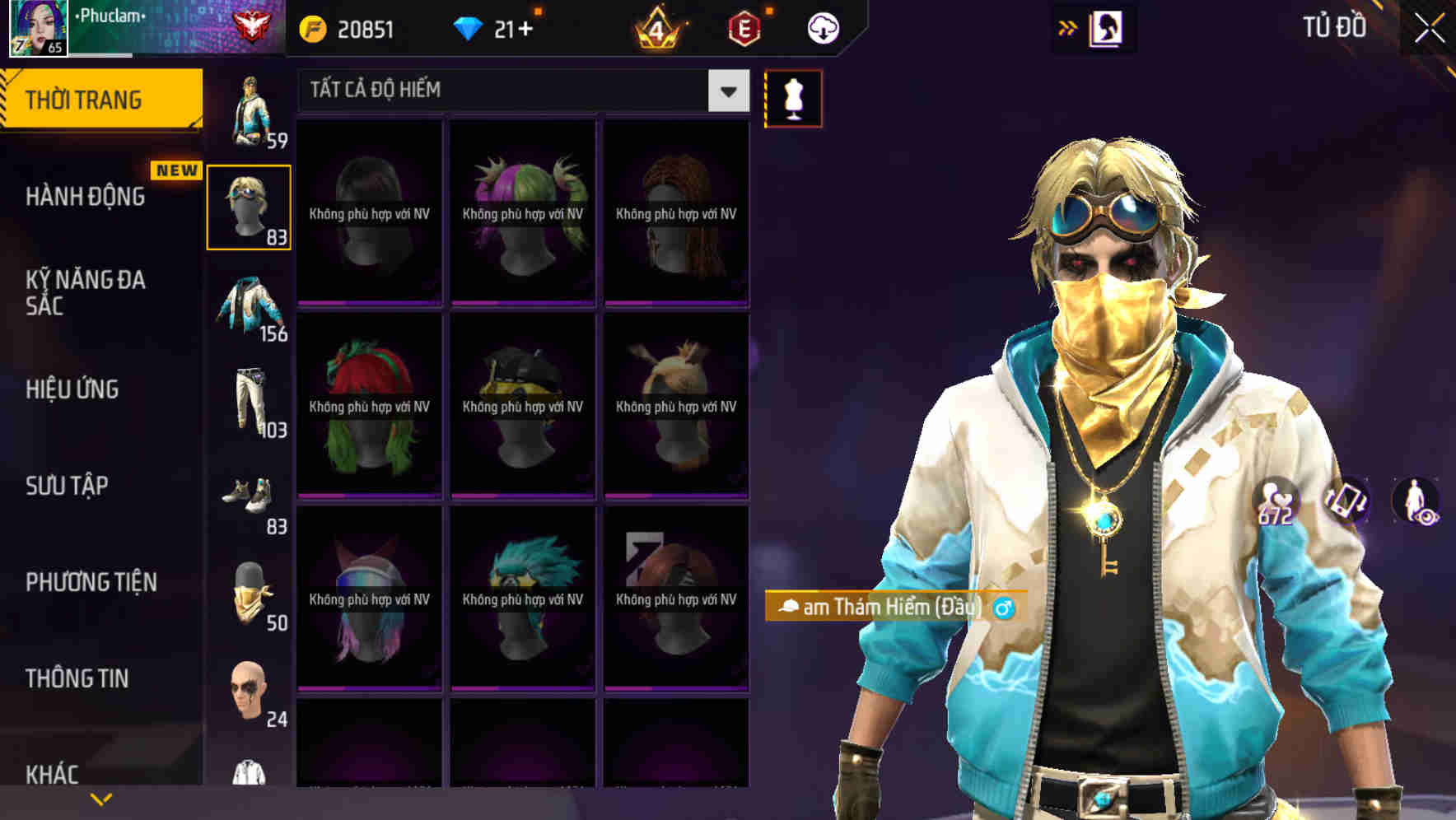Open the SƯU TẬP section
This screenshot has height=820, width=1456.
(x=66, y=487)
